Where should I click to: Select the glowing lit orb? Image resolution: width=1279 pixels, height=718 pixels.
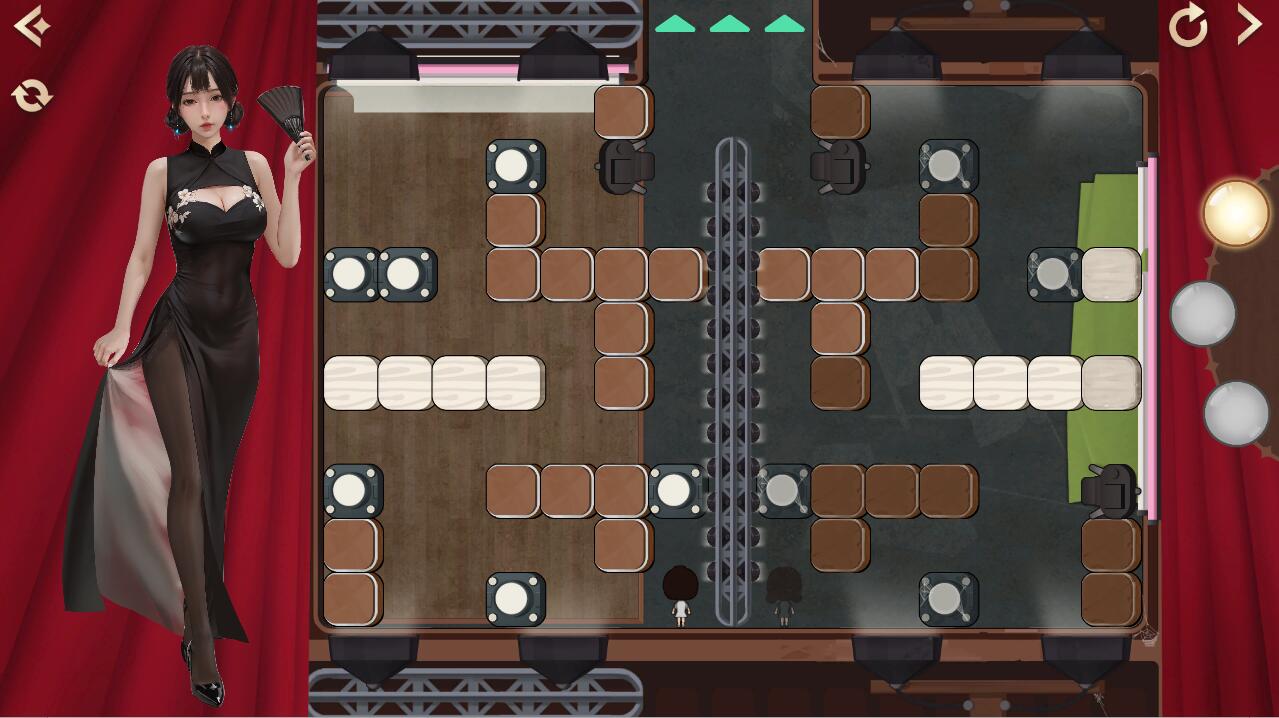pyautogui.click(x=1235, y=213)
